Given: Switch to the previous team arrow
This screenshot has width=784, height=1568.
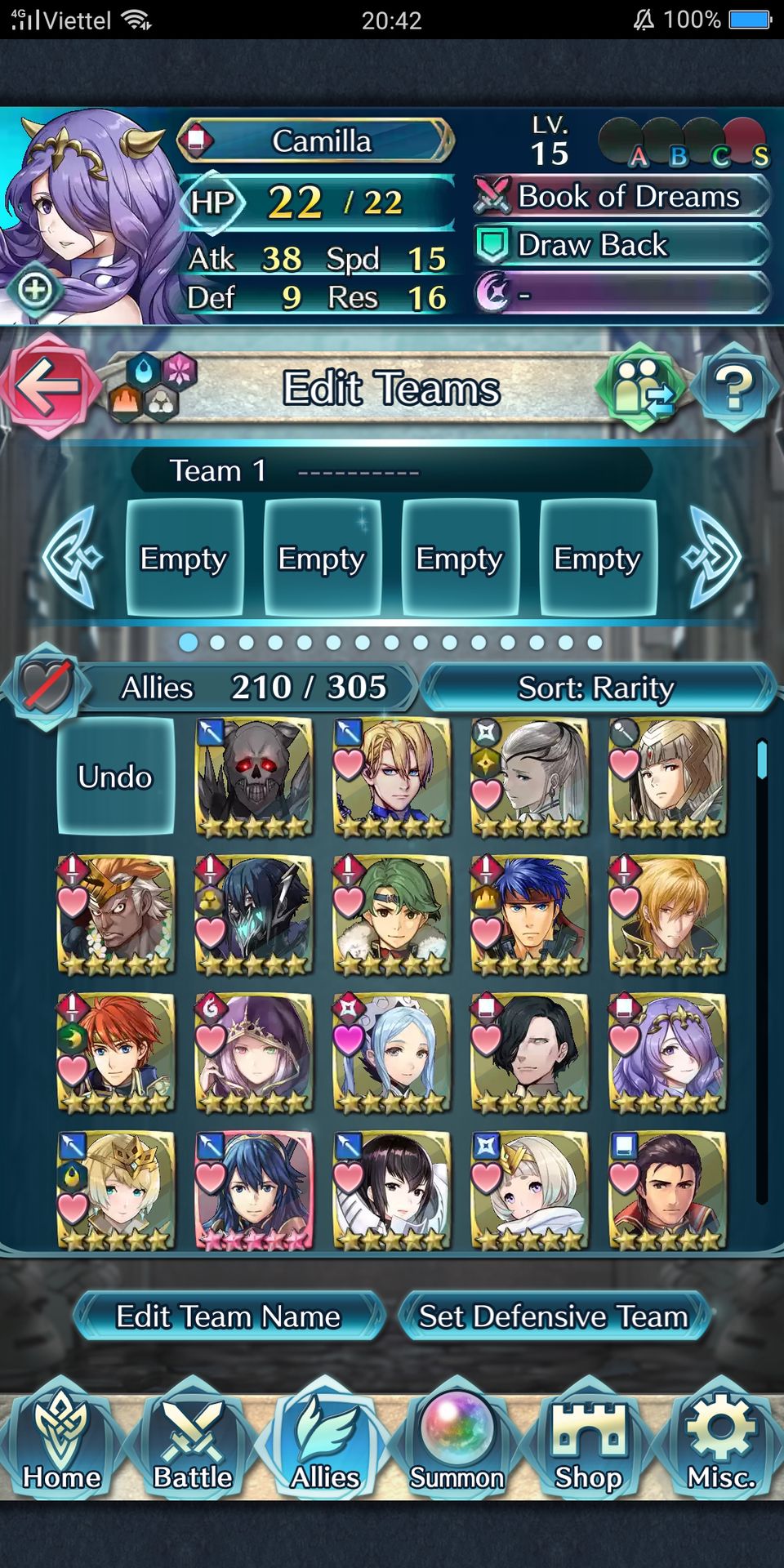Looking at the screenshot, I should click(x=72, y=557).
